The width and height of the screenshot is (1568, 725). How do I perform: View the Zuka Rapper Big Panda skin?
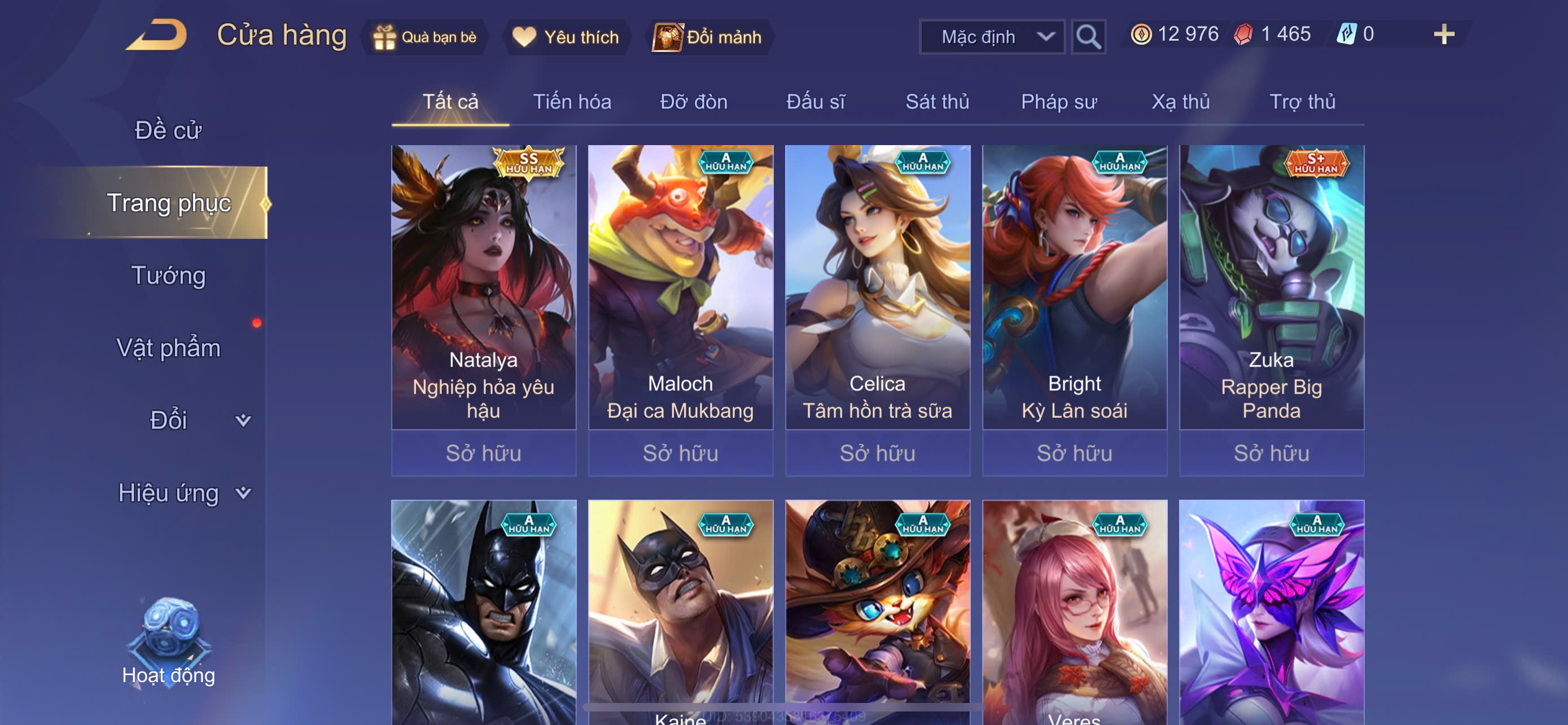click(1271, 287)
